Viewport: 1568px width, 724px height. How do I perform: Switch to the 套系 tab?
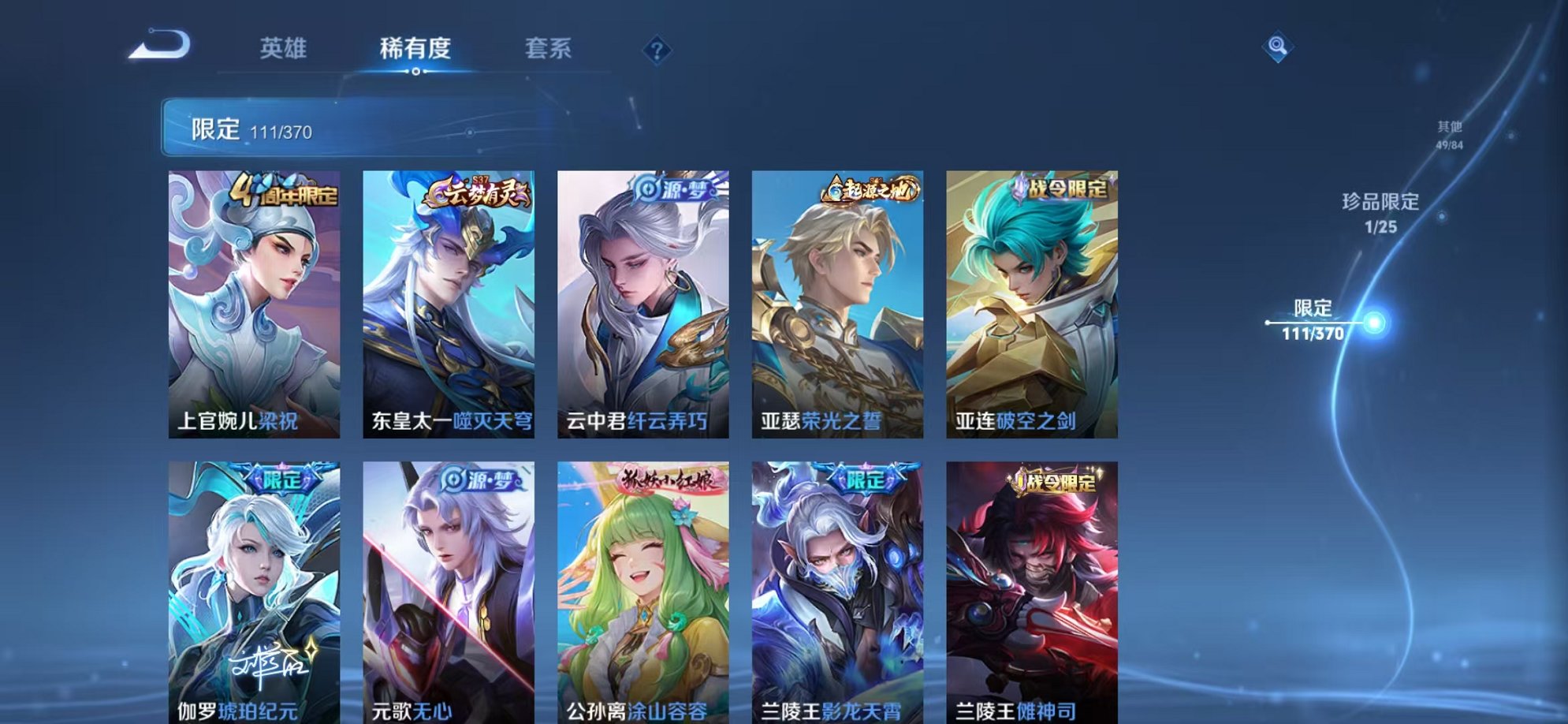(x=549, y=47)
